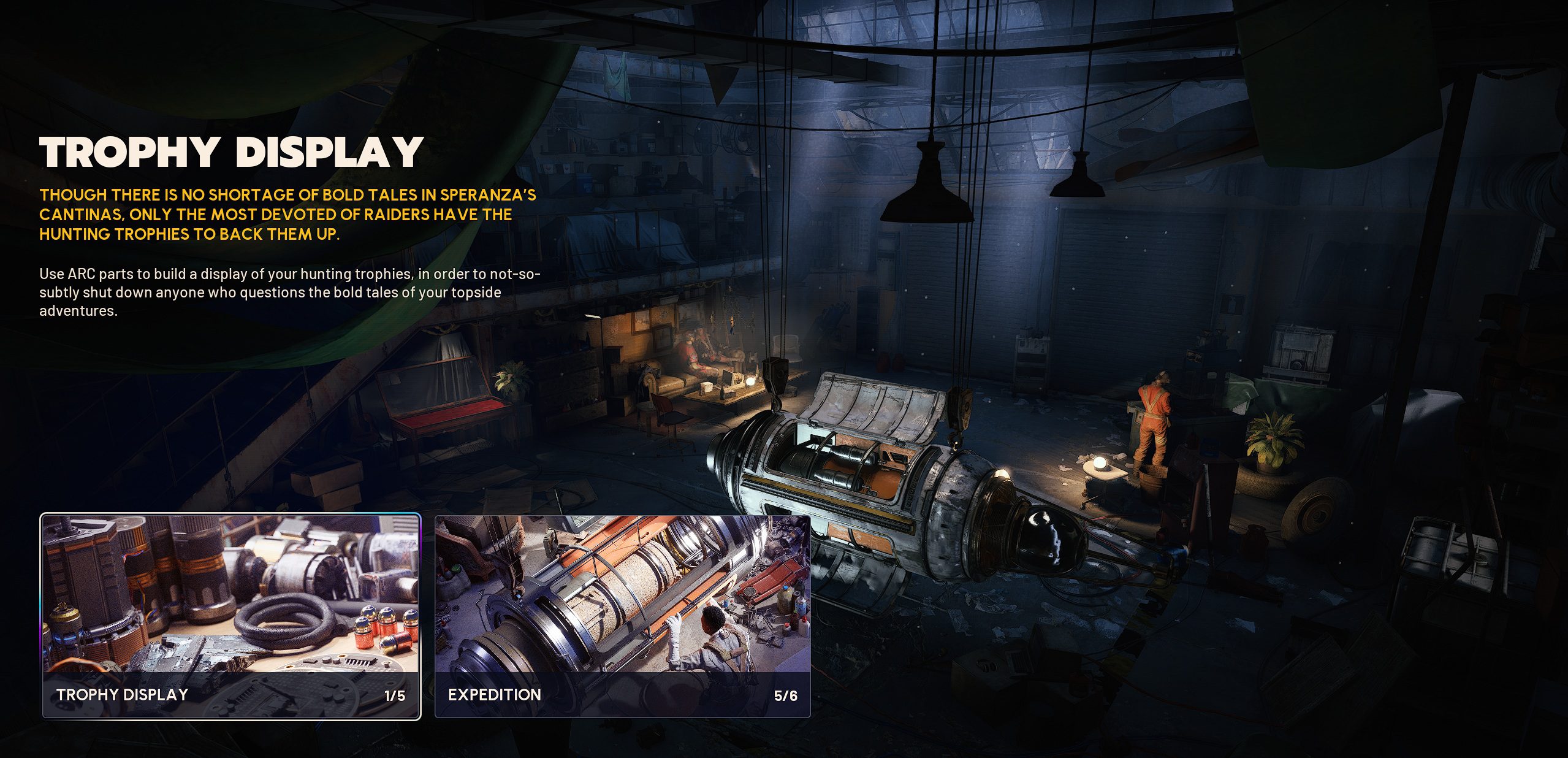Viewport: 1568px width, 758px height.
Task: Click the 5/6 progress indicator
Action: click(x=787, y=695)
